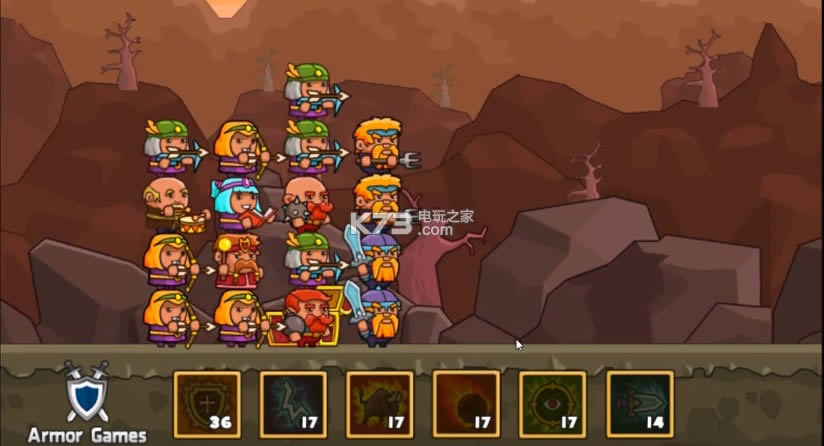824x446 pixels.
Task: Select the green eye ability
Action: coord(552,404)
